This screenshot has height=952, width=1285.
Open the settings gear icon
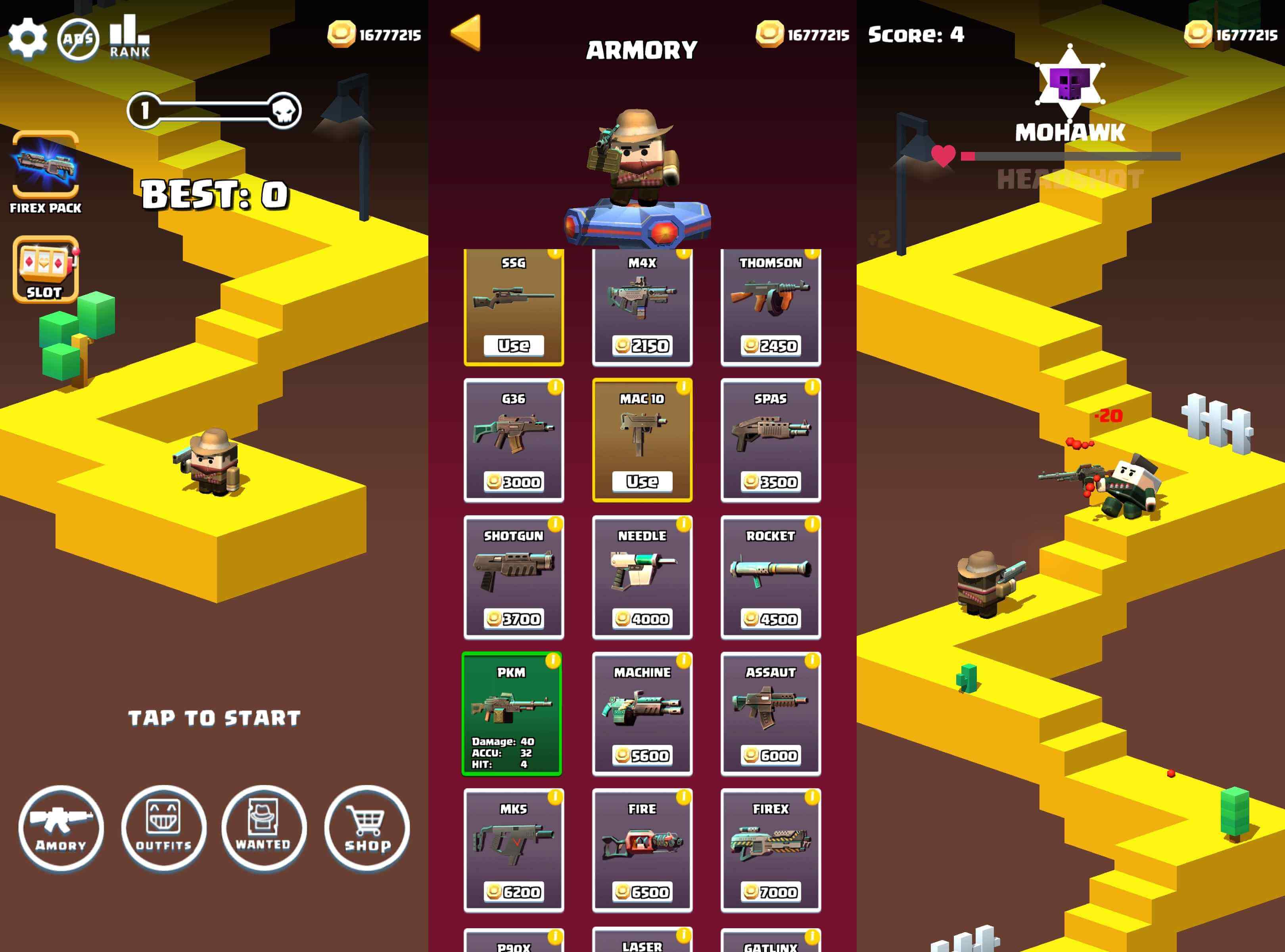click(27, 38)
